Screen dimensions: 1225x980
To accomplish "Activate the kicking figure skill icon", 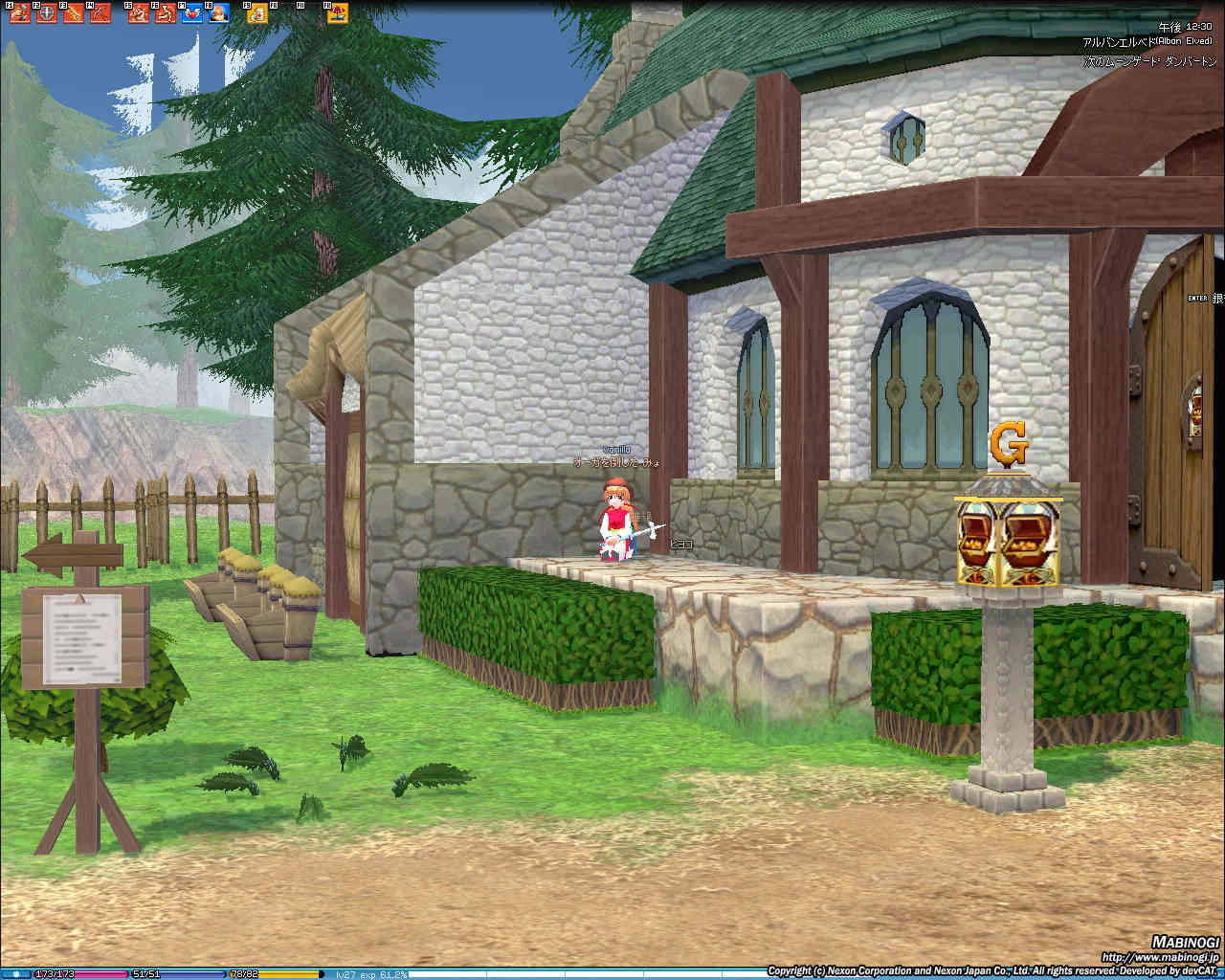I will click(x=166, y=13).
